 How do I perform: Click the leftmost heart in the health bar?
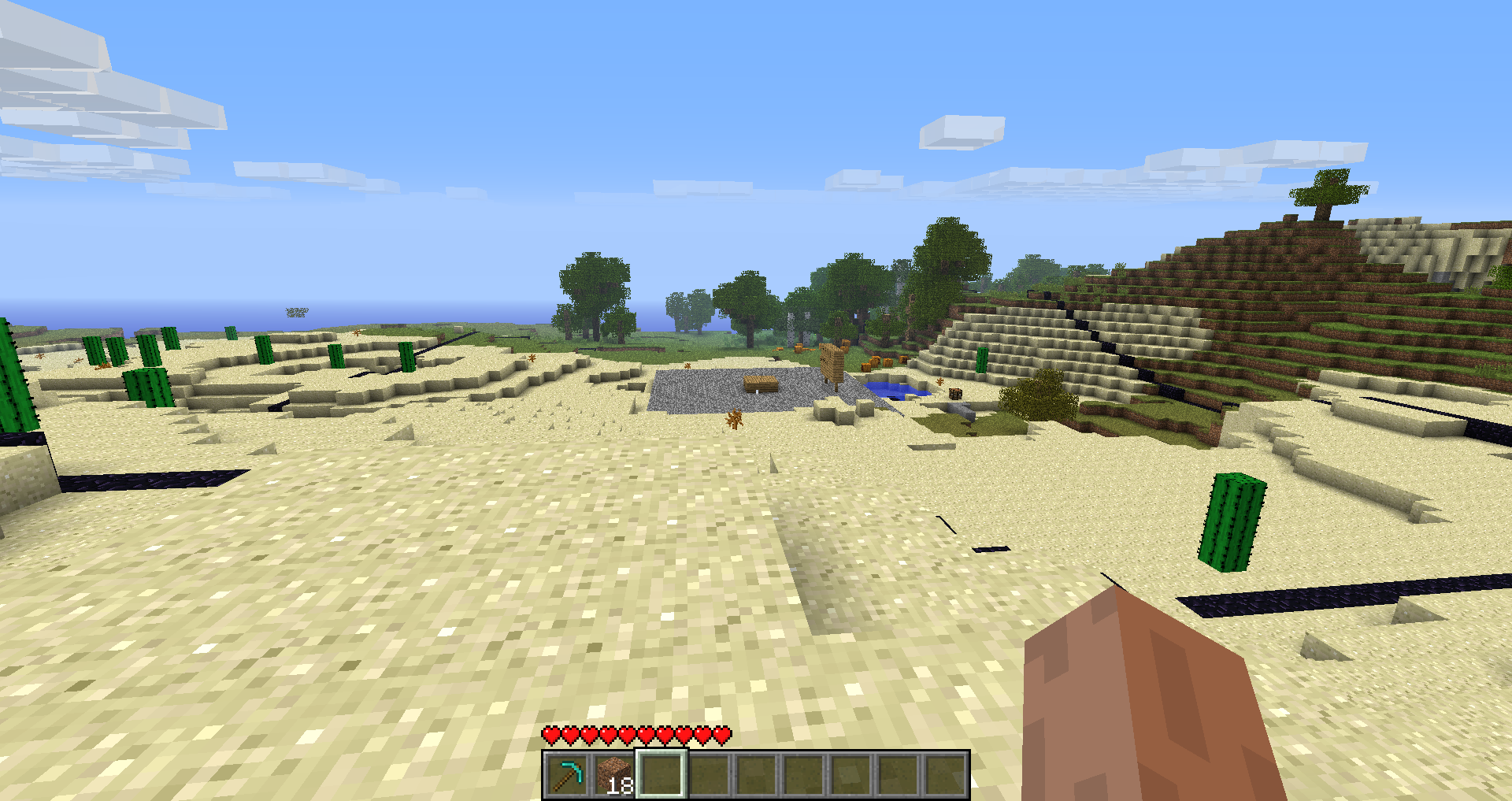click(549, 736)
